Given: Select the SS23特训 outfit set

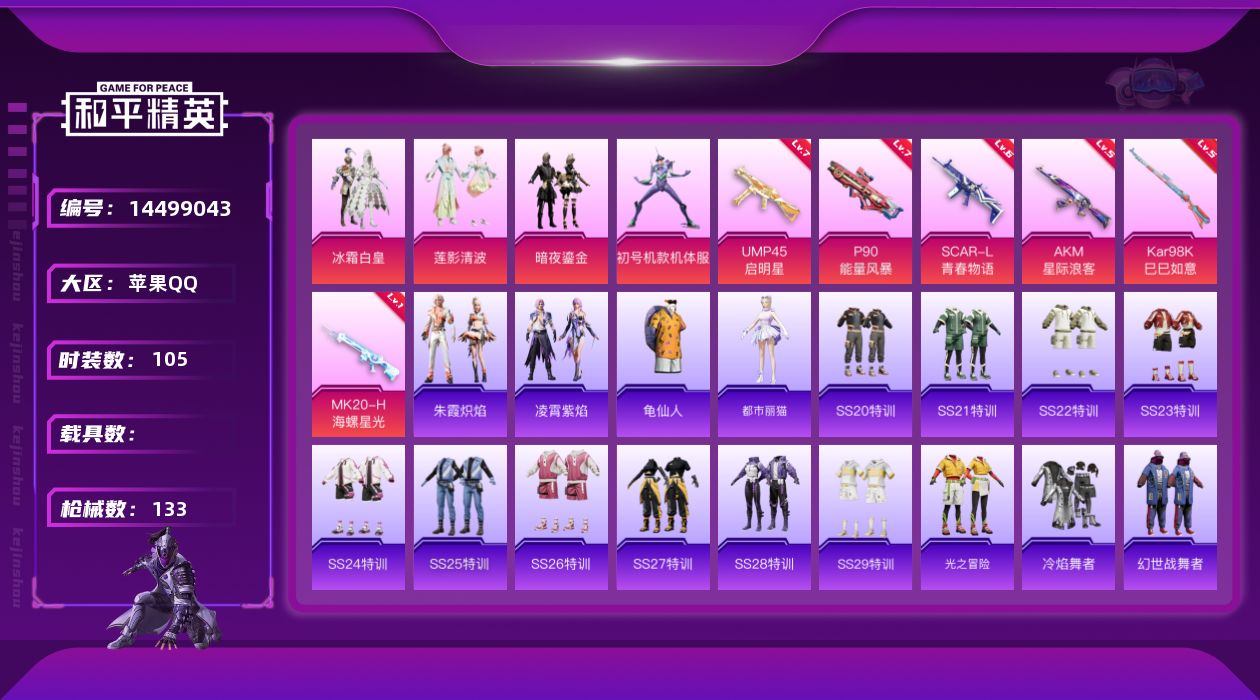Looking at the screenshot, I should pos(1170,364).
